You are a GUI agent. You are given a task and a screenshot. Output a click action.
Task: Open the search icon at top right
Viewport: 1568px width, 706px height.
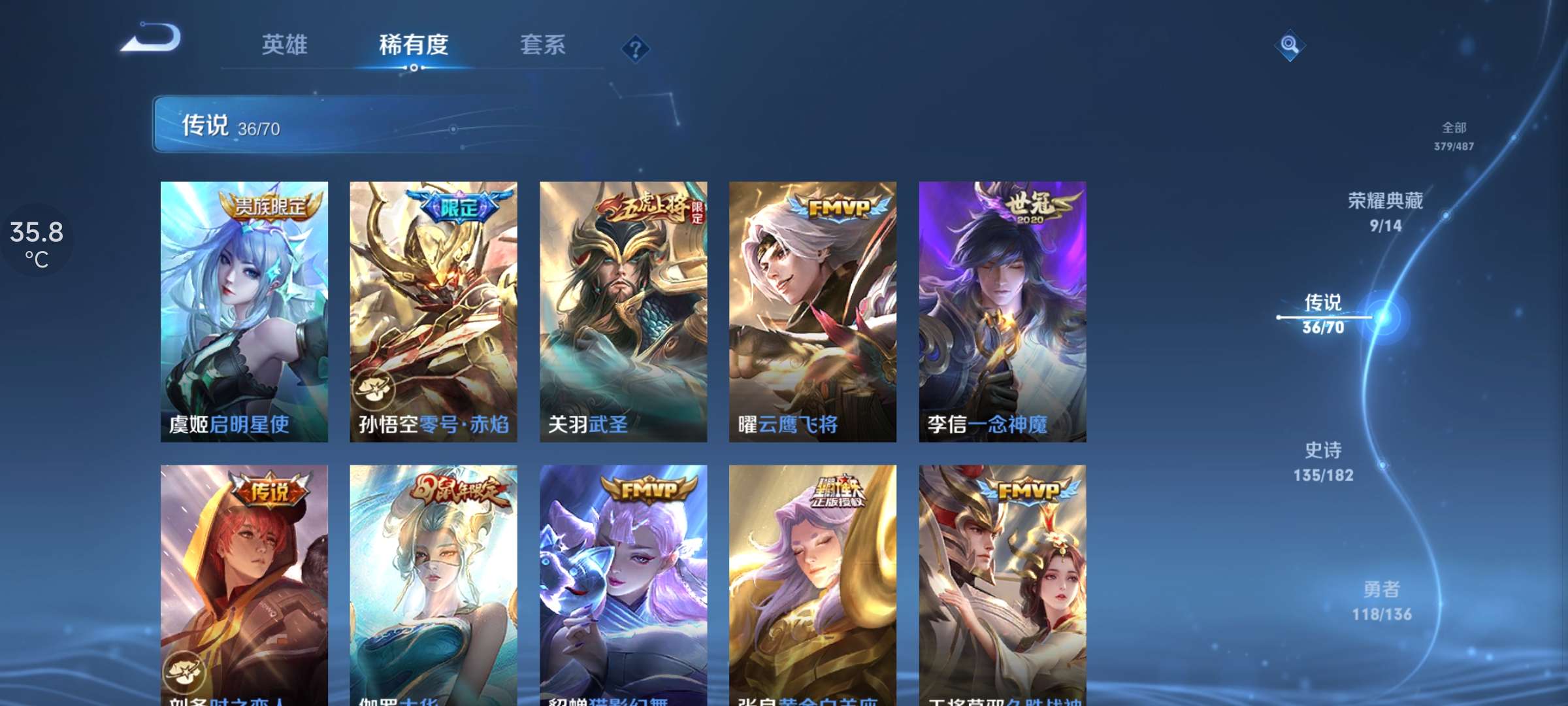pos(1289,46)
